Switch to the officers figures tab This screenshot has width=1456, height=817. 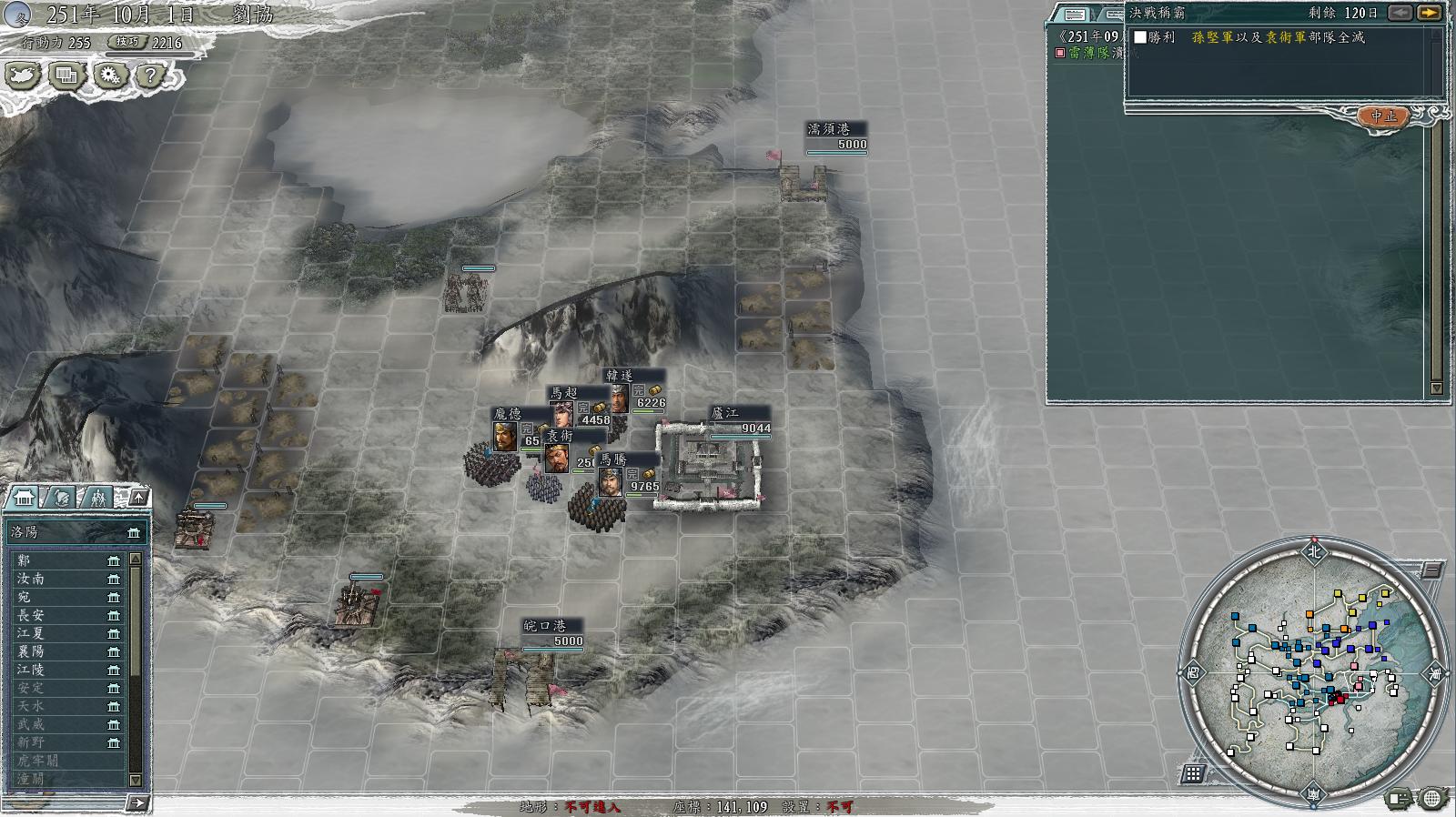coord(96,497)
